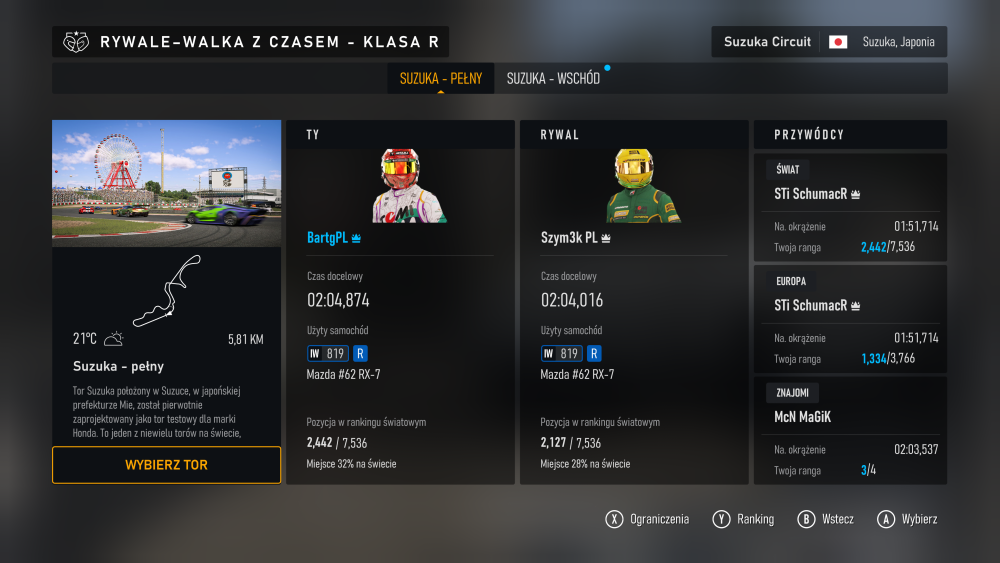The image size is (1000, 563).
Task: Open Ograniczenia restrictions option
Action: 648,519
